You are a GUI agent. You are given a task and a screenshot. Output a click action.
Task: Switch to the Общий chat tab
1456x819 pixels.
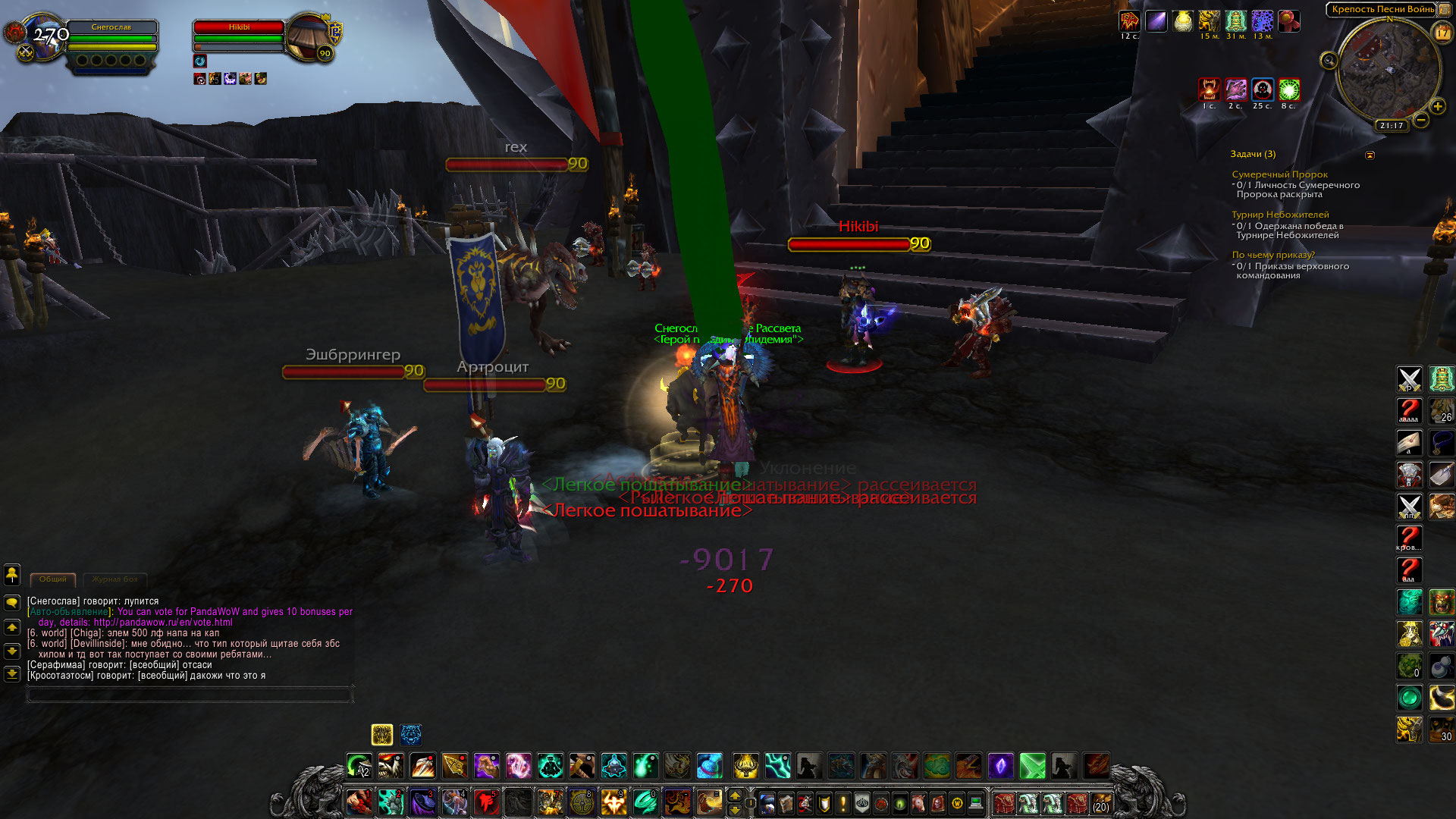tap(53, 579)
